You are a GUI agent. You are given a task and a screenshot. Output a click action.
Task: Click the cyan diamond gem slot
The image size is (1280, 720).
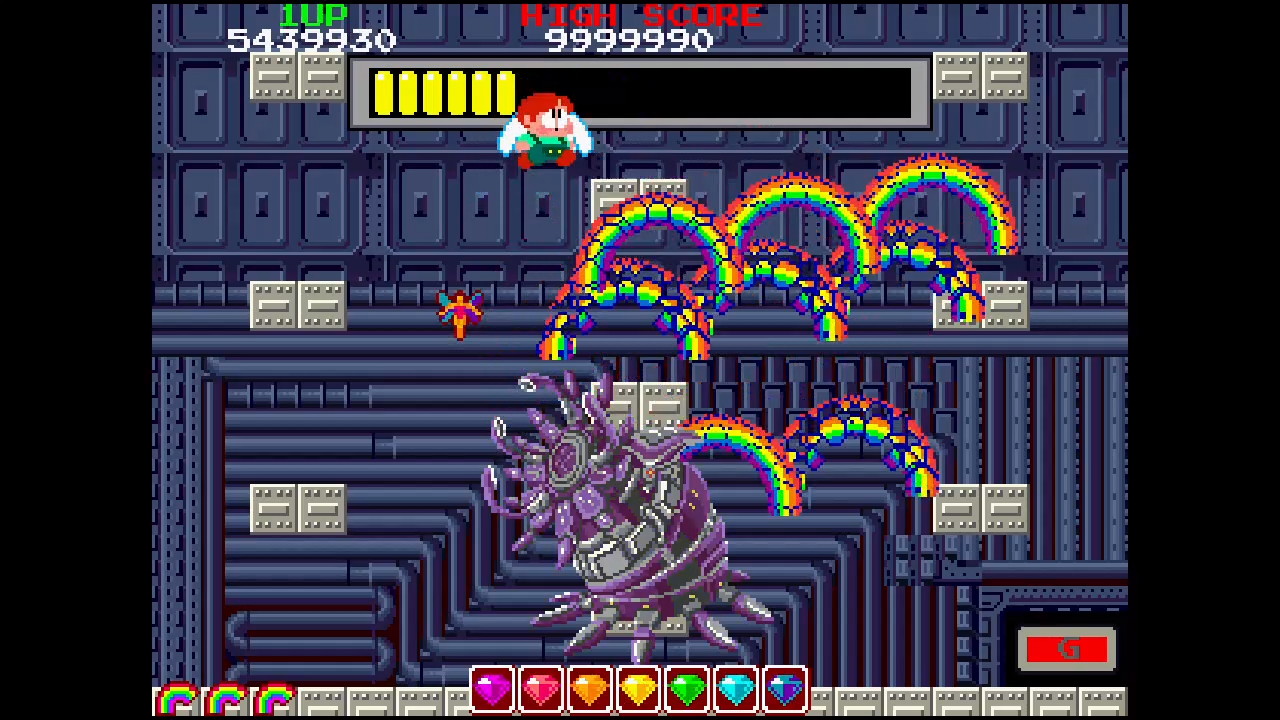coord(736,689)
